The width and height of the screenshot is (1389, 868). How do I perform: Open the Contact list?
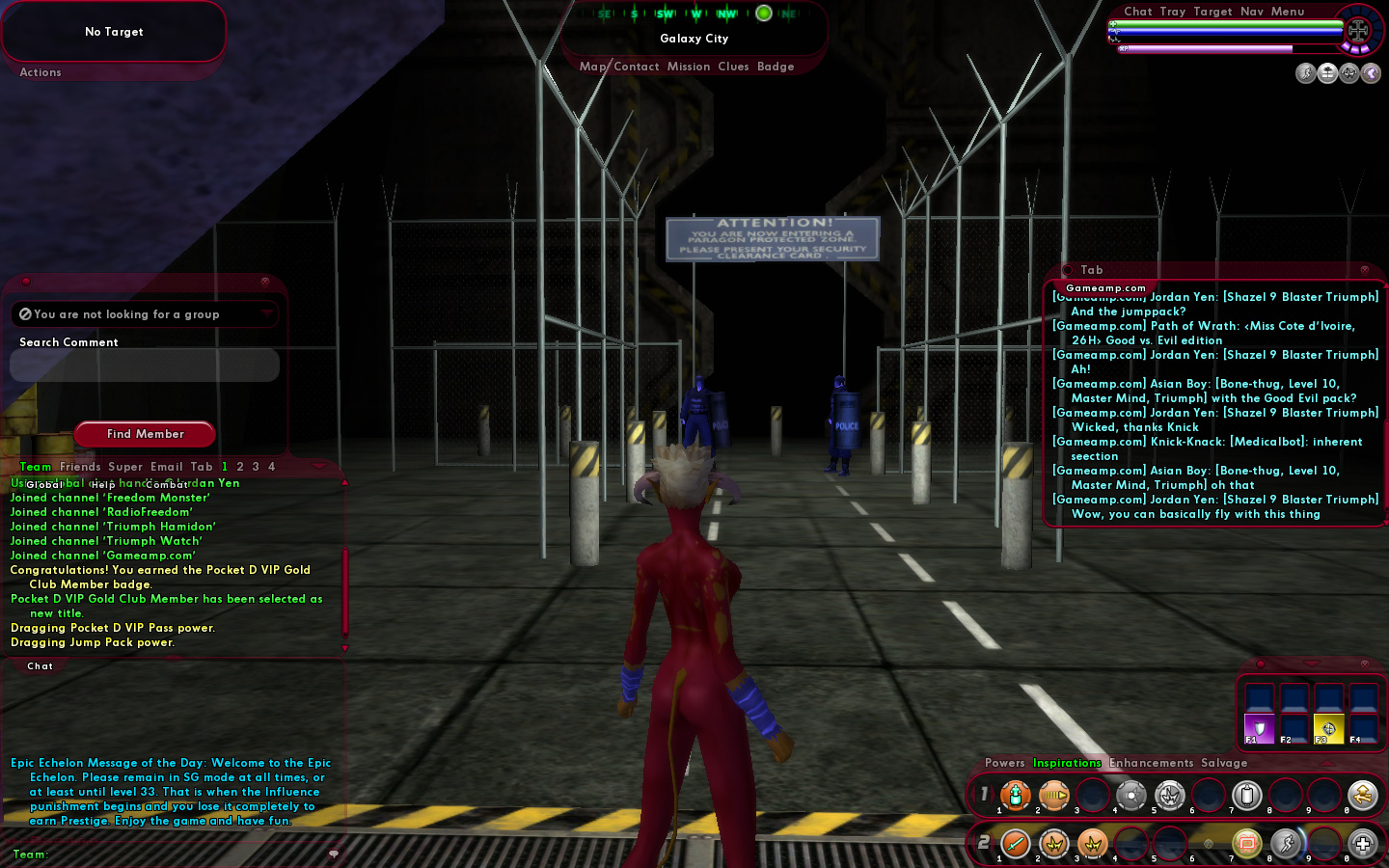click(636, 67)
